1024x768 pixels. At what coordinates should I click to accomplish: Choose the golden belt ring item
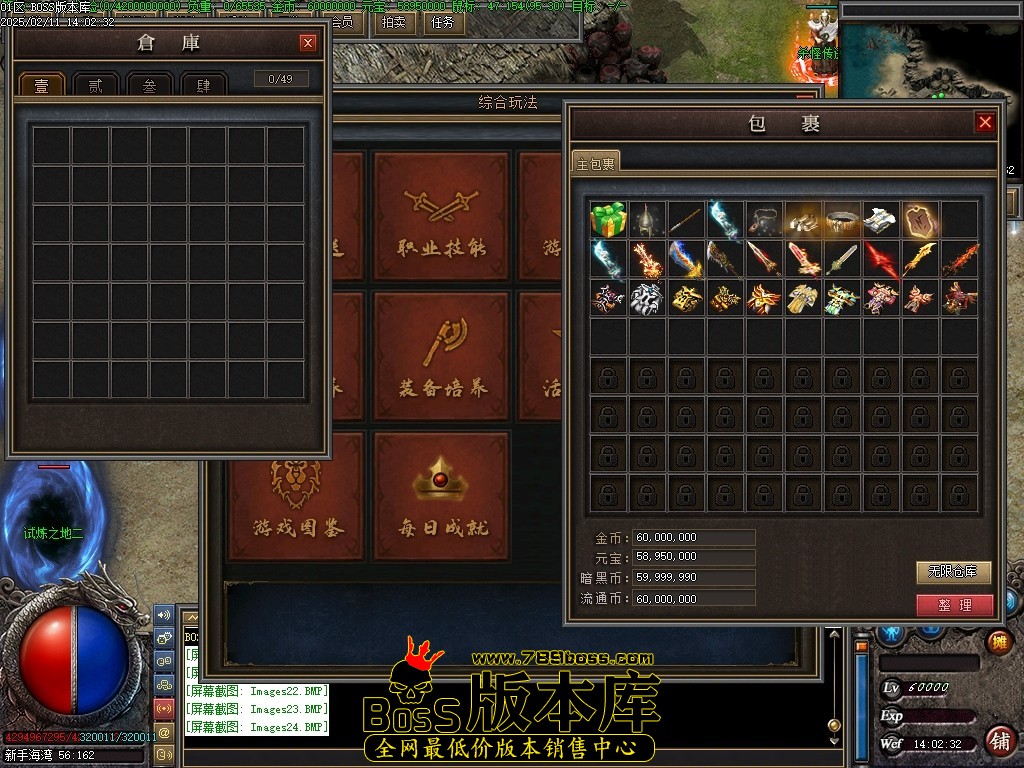[843, 219]
